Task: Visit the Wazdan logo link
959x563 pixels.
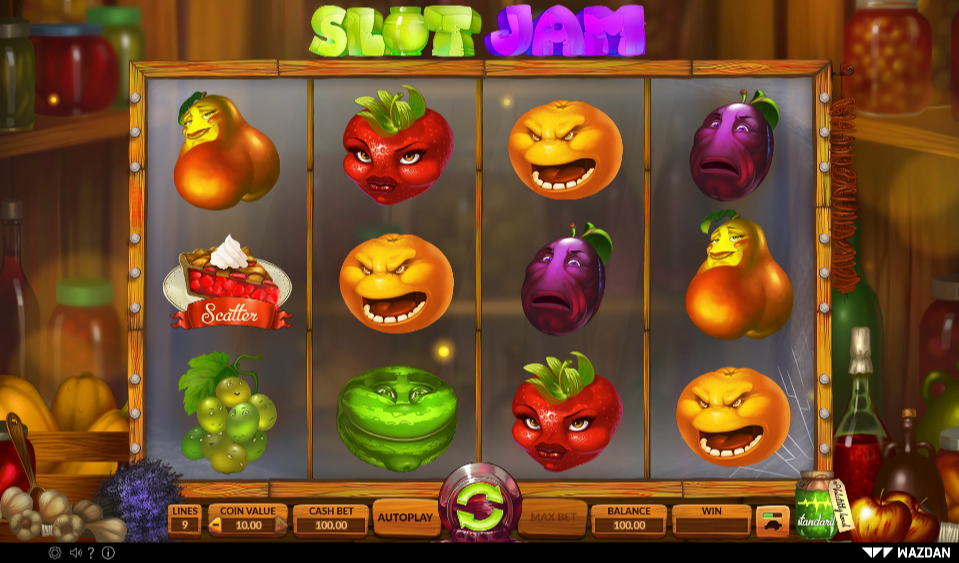Action: [x=905, y=552]
